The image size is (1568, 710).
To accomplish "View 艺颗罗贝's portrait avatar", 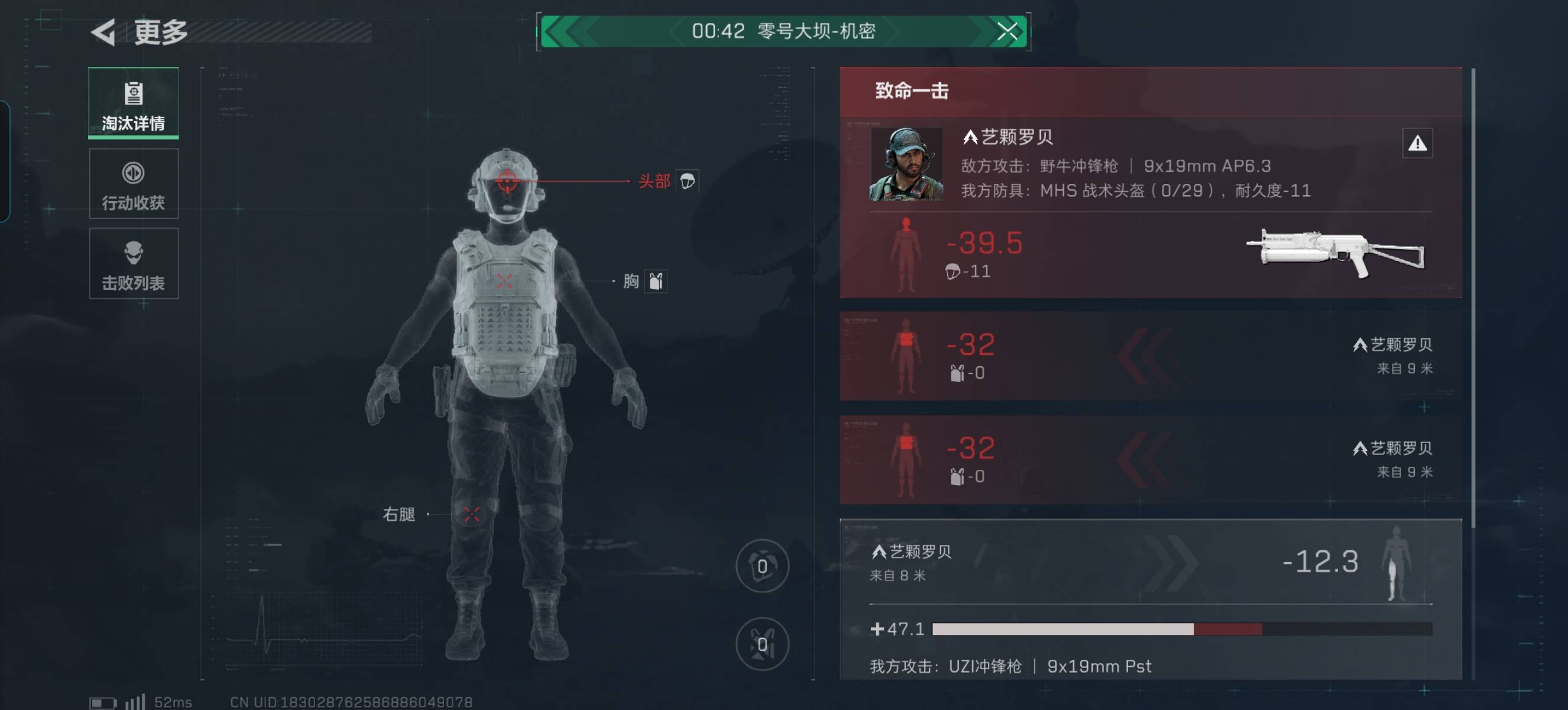I will click(x=906, y=164).
